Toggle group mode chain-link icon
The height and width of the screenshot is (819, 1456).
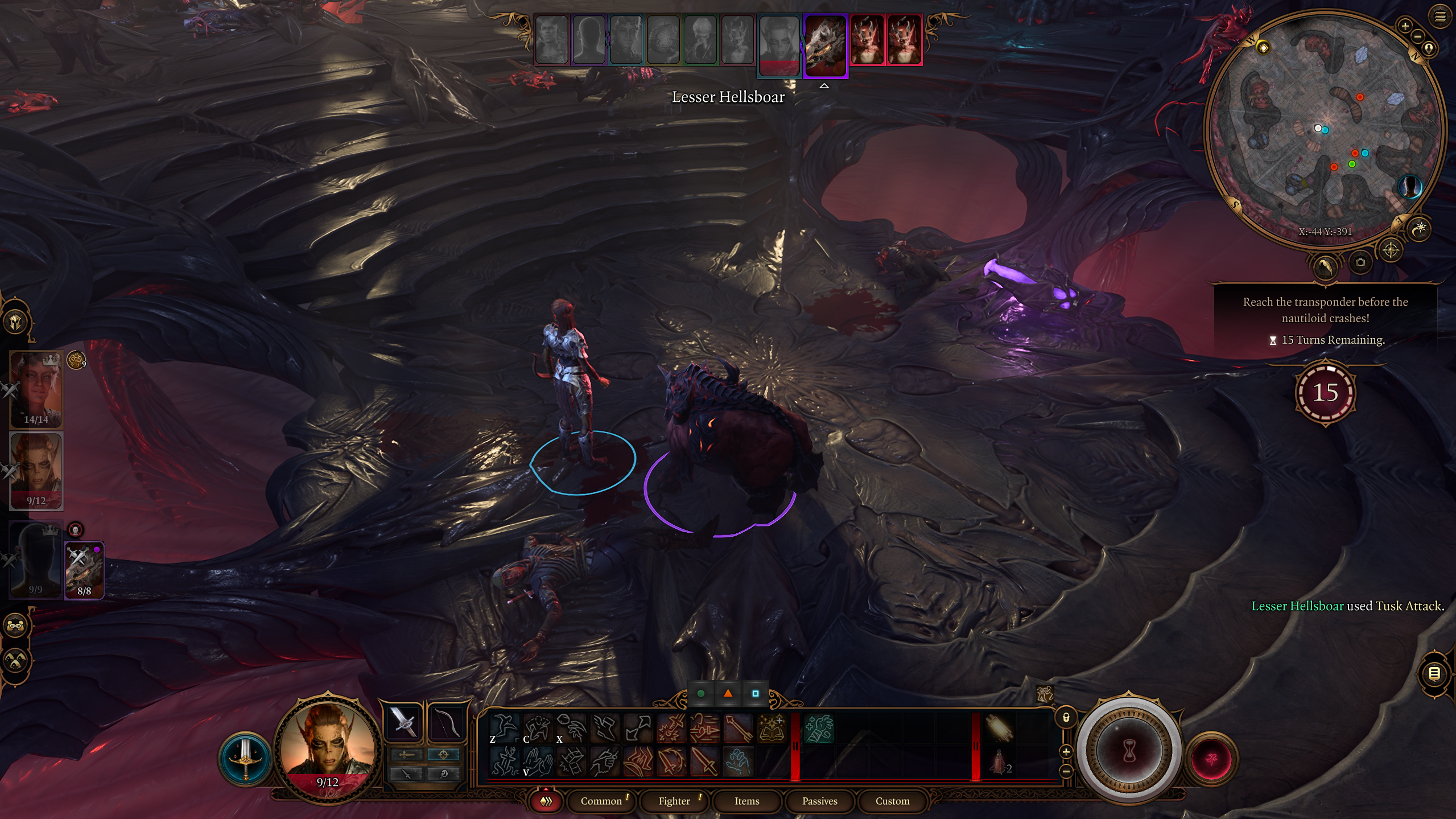point(16,625)
